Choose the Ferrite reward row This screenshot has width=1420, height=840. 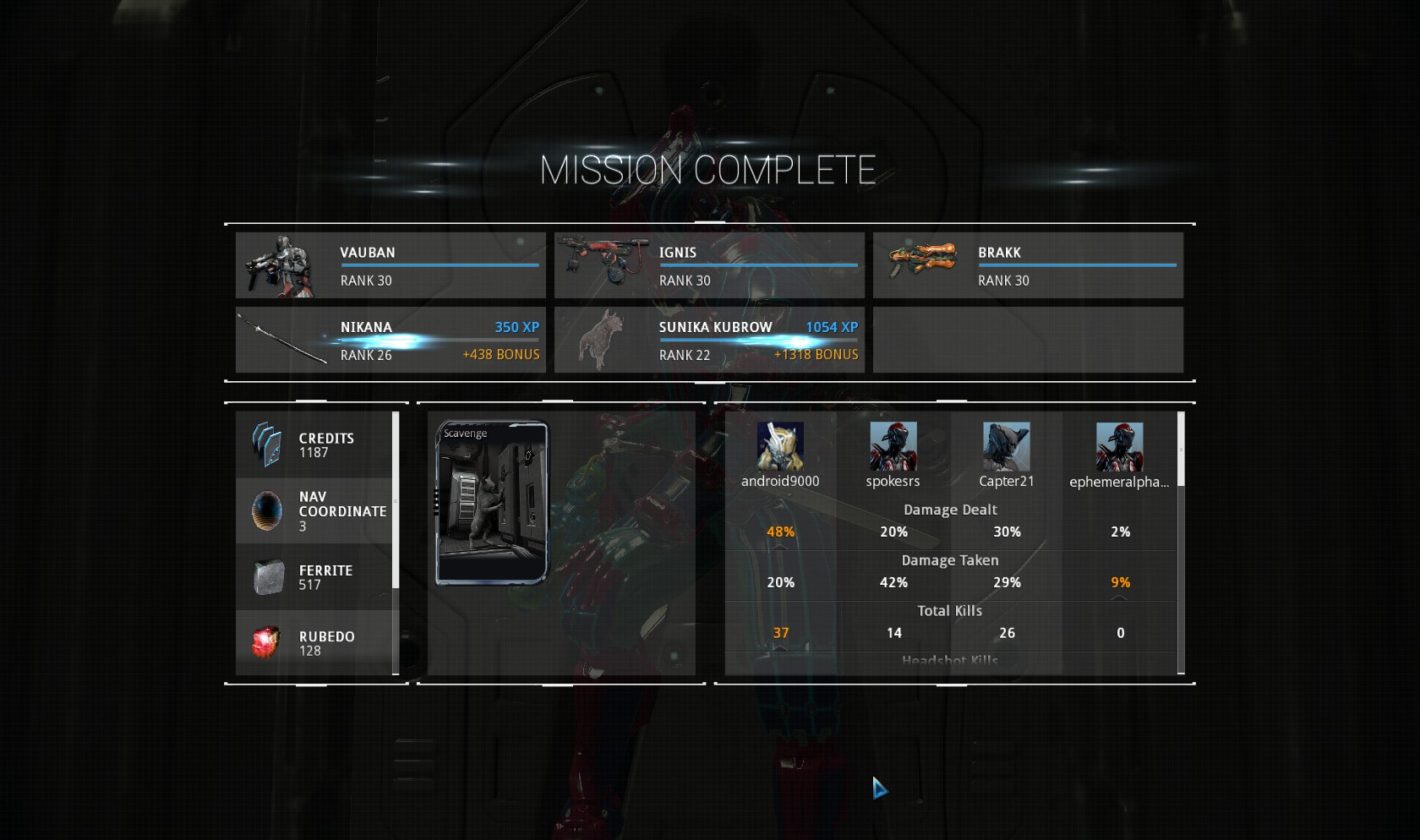(x=314, y=577)
